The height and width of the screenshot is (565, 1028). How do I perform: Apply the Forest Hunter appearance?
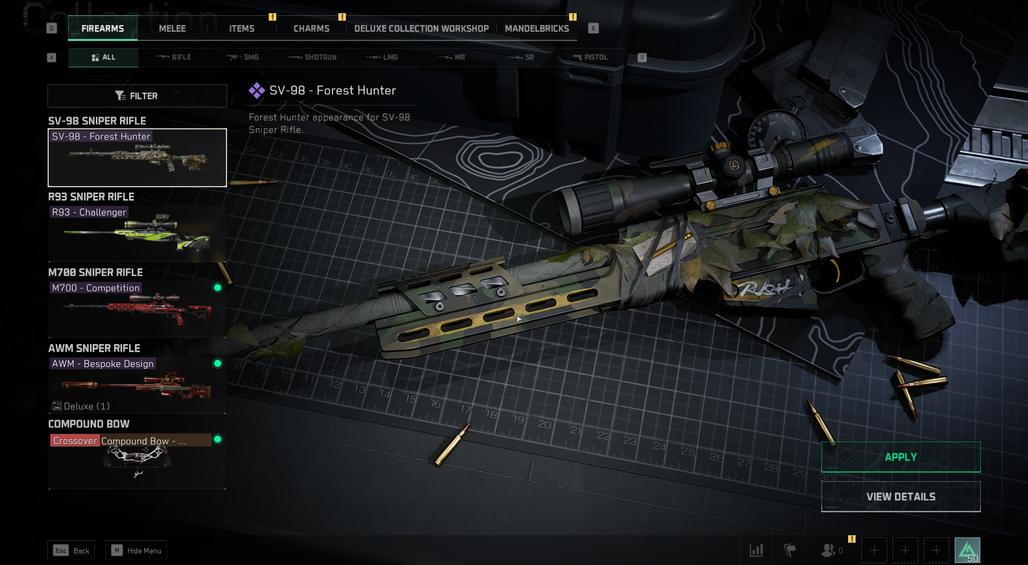900,457
